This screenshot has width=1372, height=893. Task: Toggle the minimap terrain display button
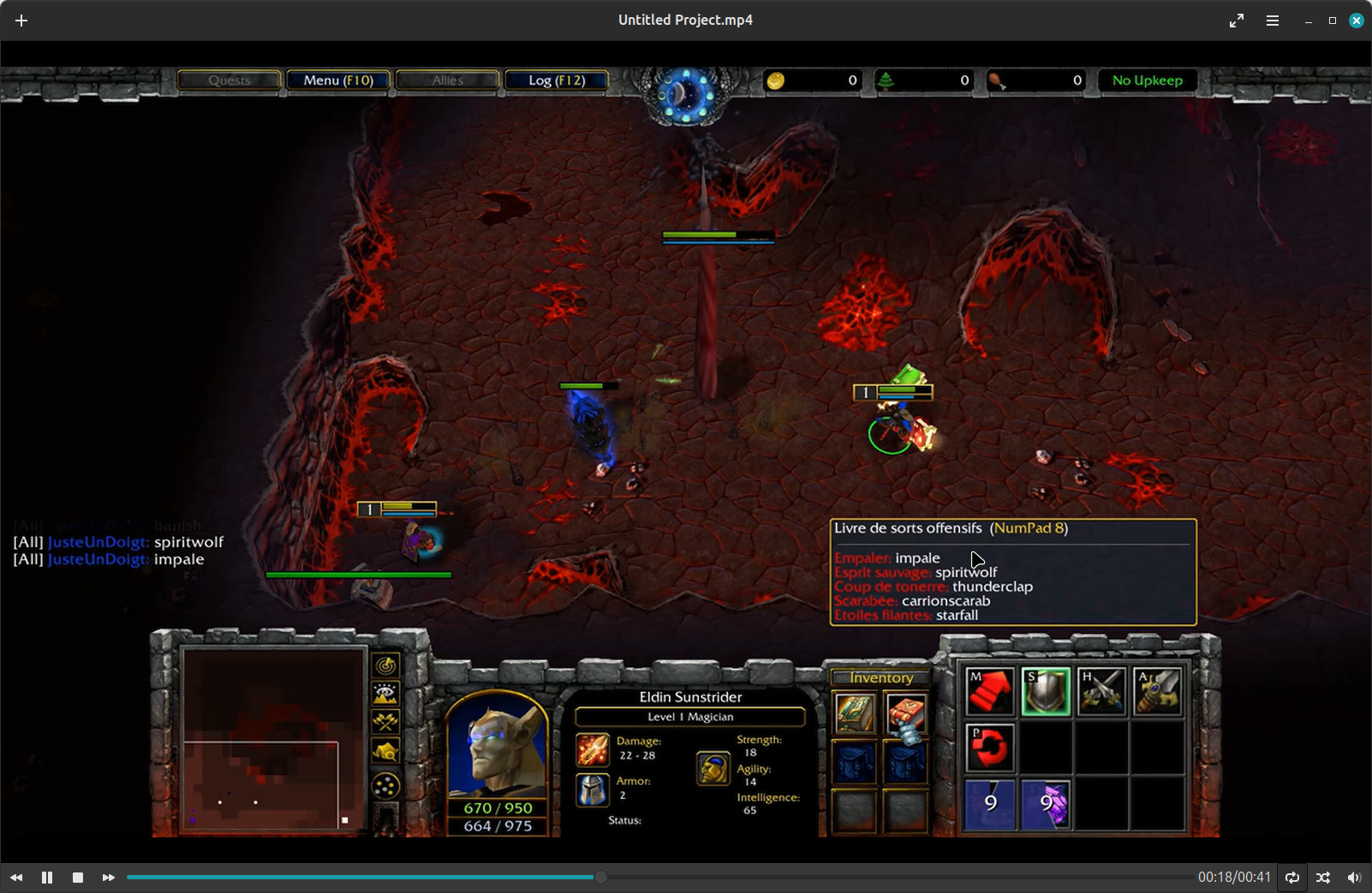pyautogui.click(x=385, y=694)
